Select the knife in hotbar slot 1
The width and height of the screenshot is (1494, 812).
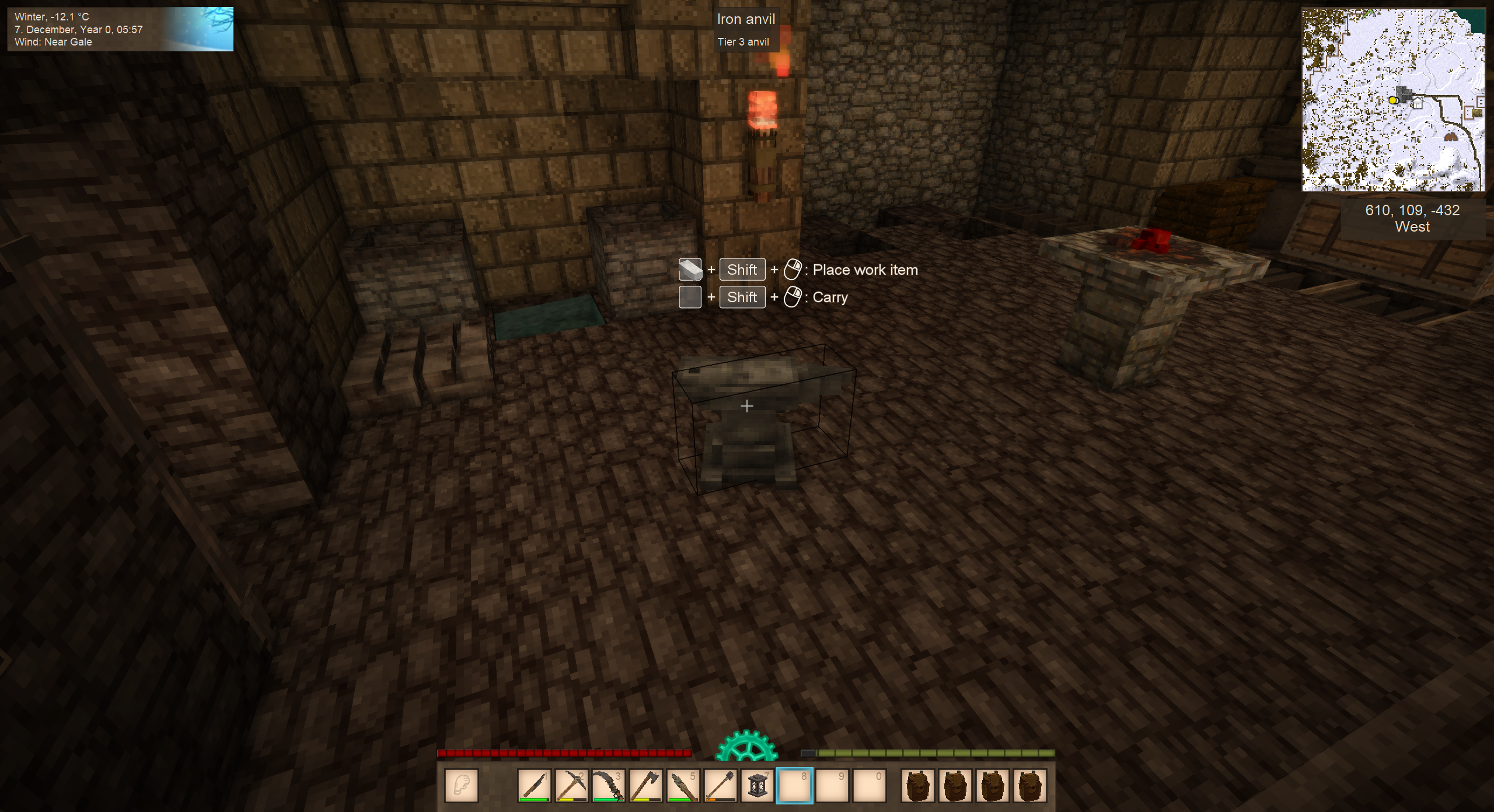534,785
